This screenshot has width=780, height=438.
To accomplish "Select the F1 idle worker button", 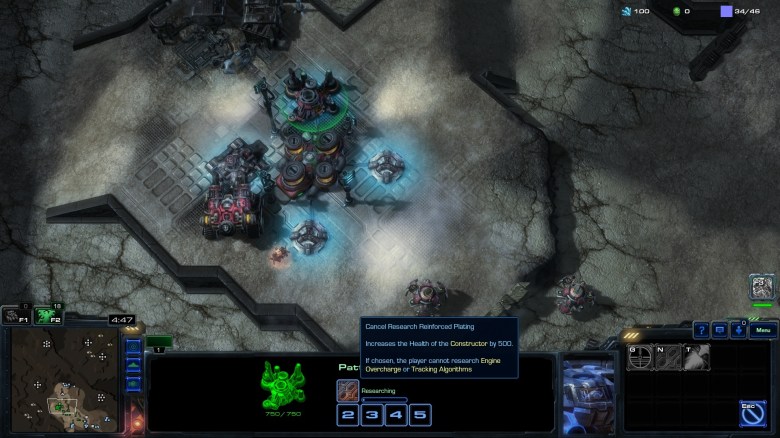I will click(x=13, y=316).
